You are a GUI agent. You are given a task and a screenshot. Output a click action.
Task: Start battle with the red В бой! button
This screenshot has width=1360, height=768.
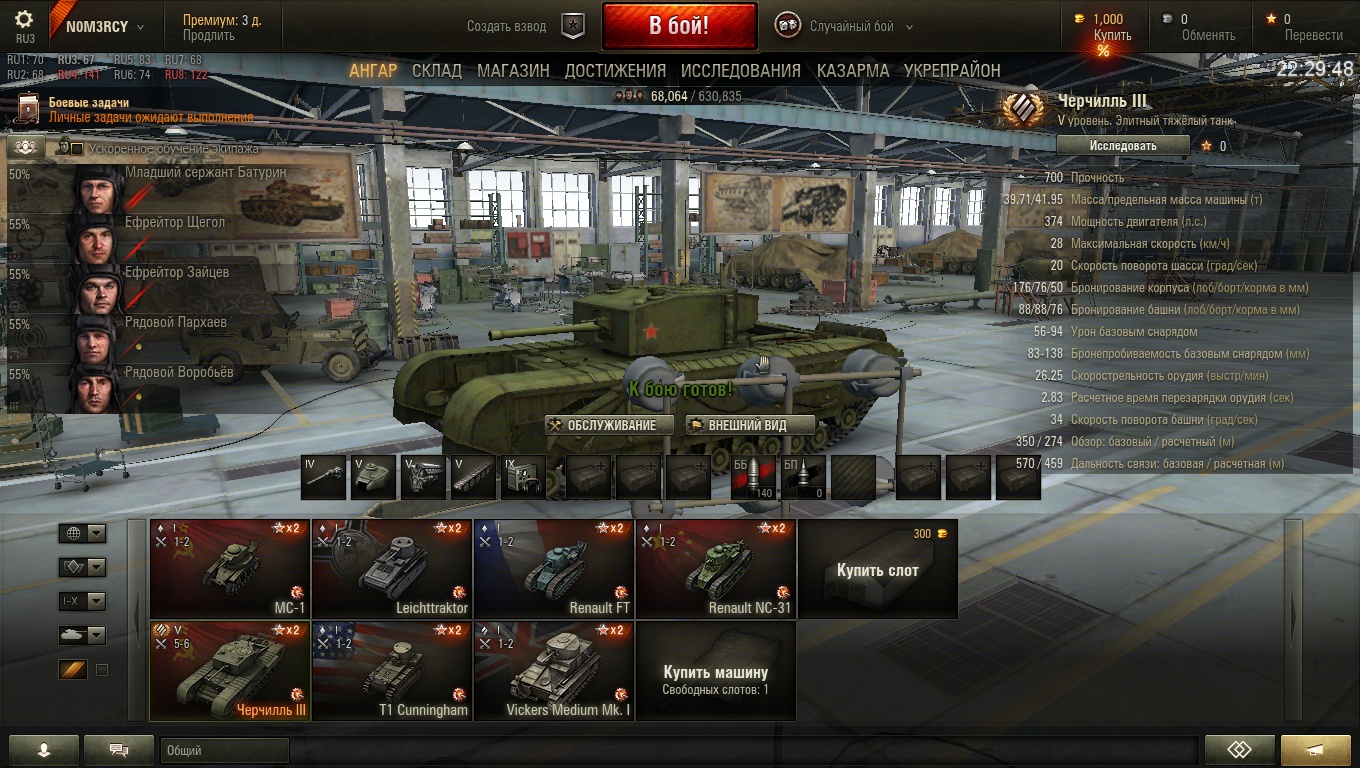pos(679,26)
